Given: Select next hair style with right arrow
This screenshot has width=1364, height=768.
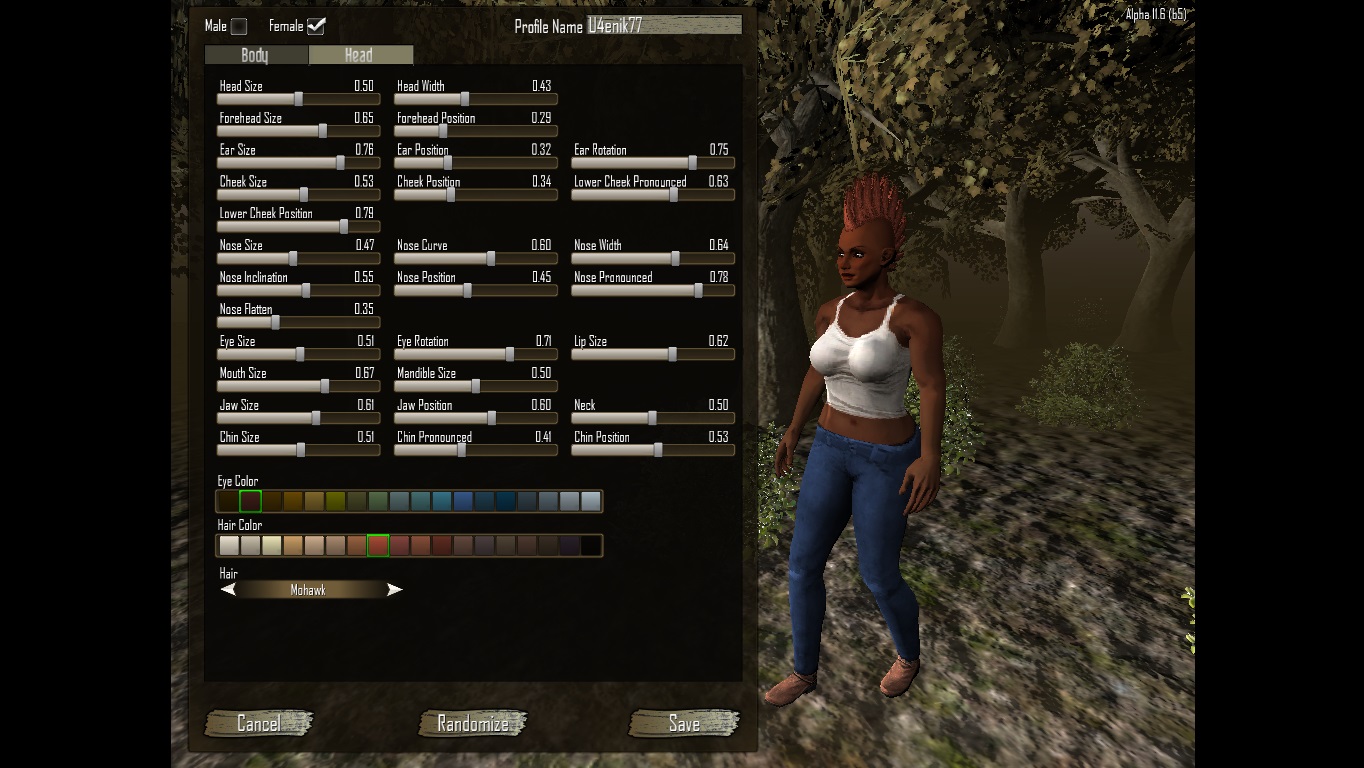Looking at the screenshot, I should point(395,590).
